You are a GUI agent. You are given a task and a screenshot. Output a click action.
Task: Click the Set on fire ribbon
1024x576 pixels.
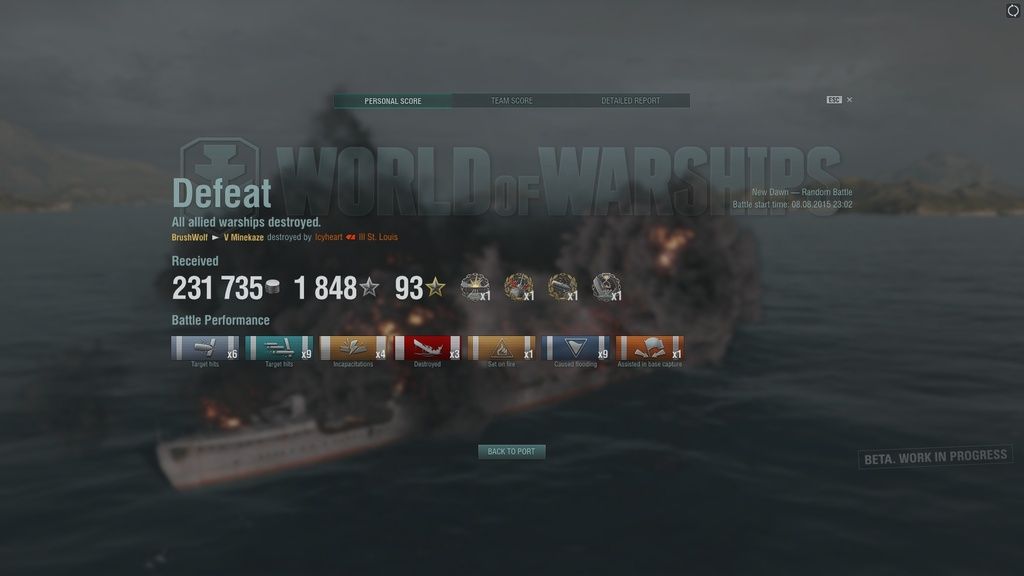pos(501,348)
